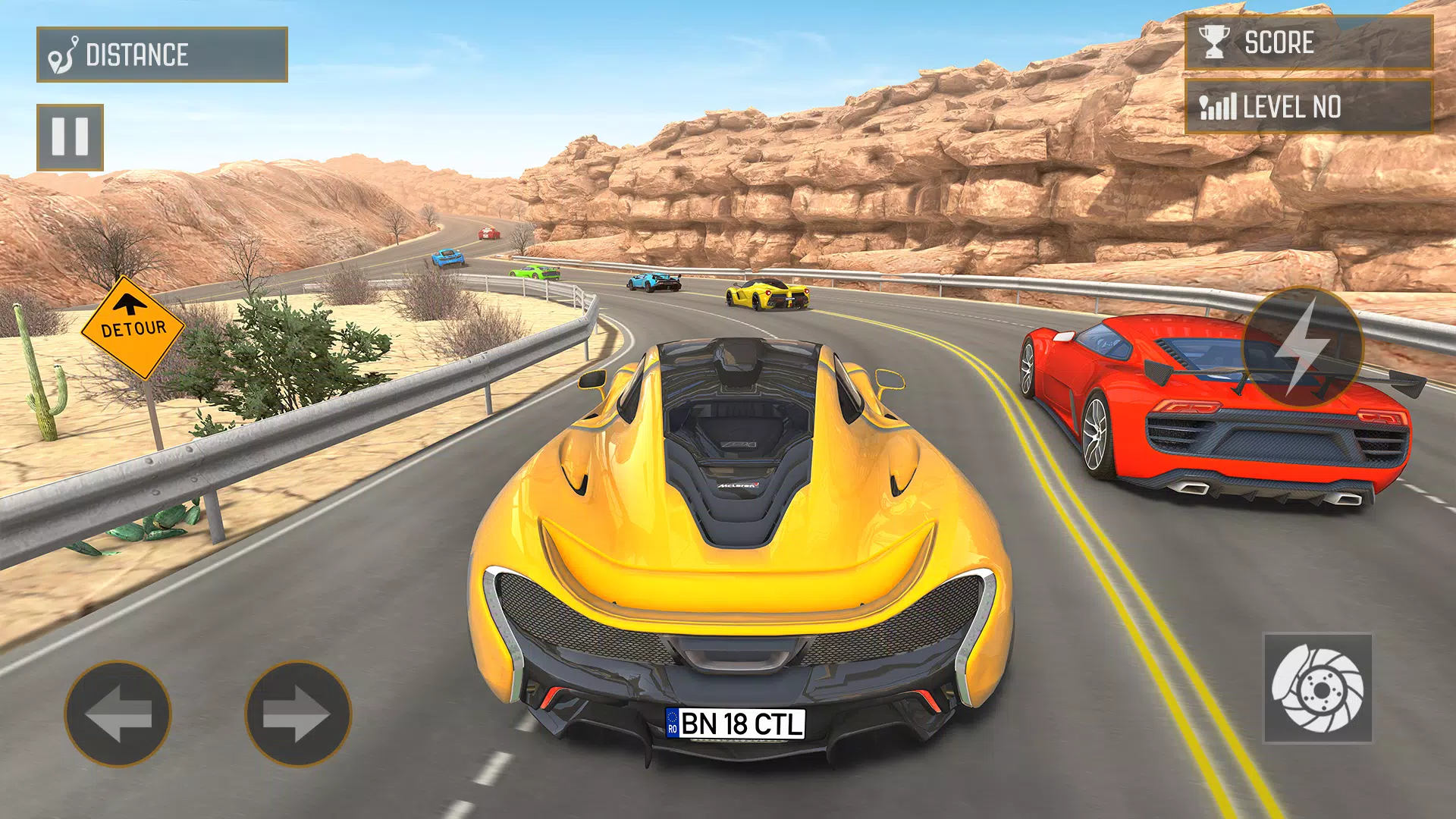Click the yellow DETOUR road sign

[130, 328]
